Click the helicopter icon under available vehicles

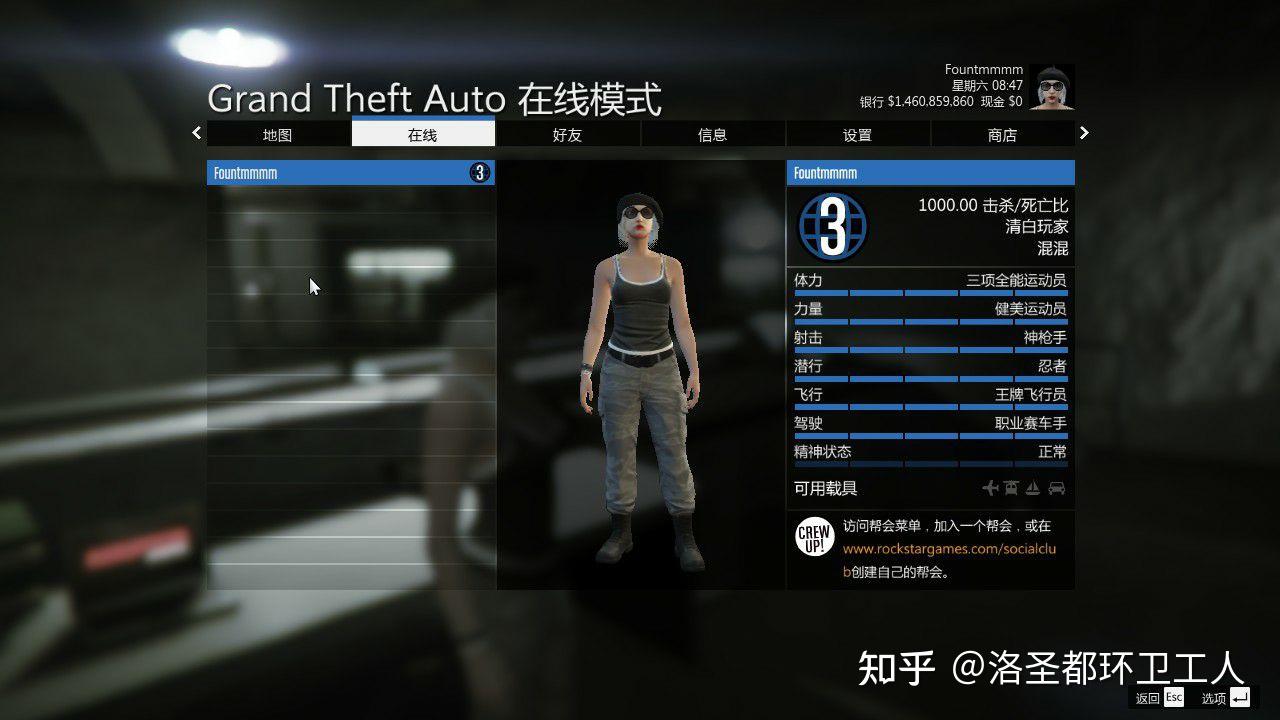[1011, 487]
